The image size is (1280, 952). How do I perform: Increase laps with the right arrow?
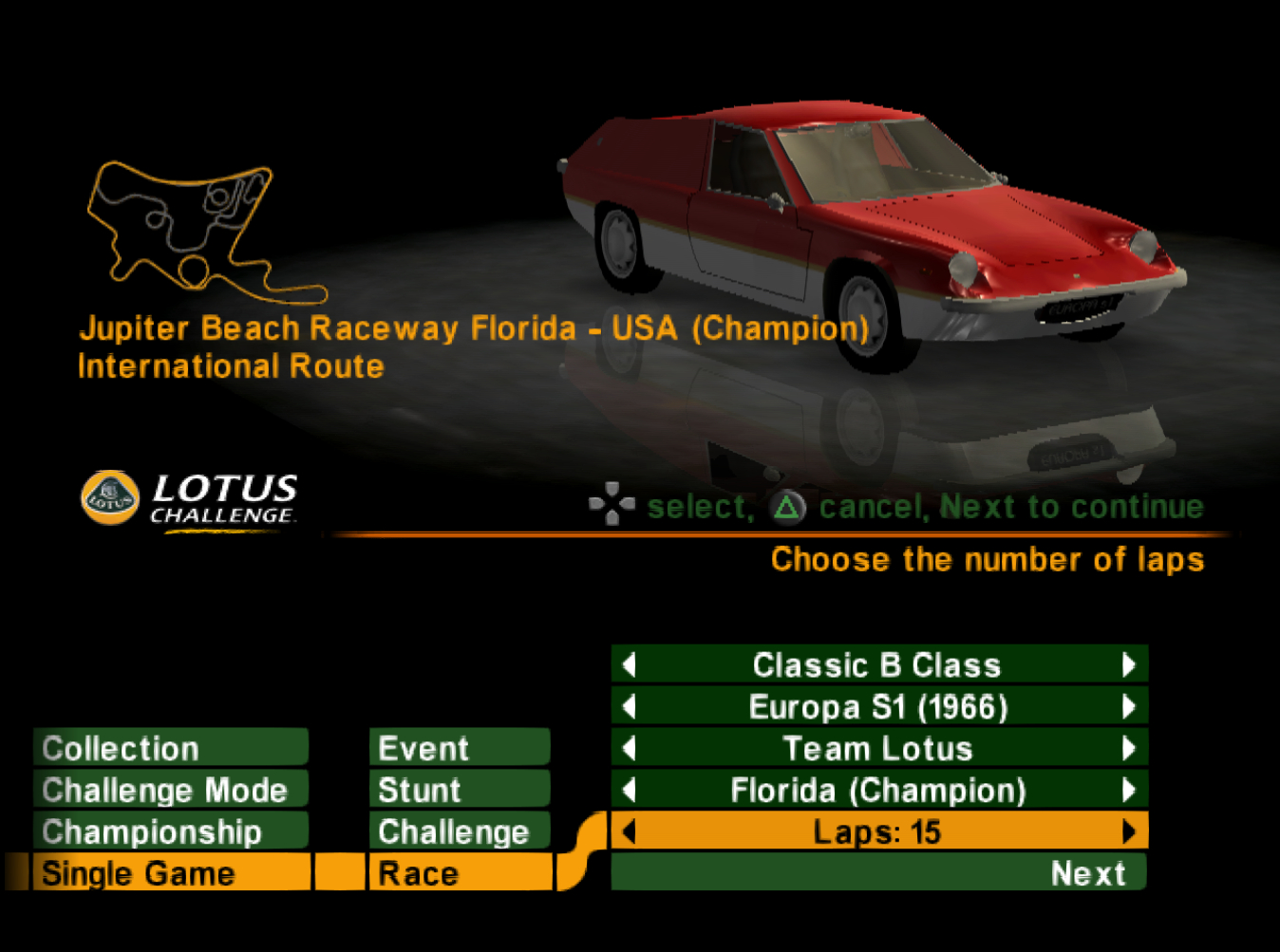coord(1128,831)
